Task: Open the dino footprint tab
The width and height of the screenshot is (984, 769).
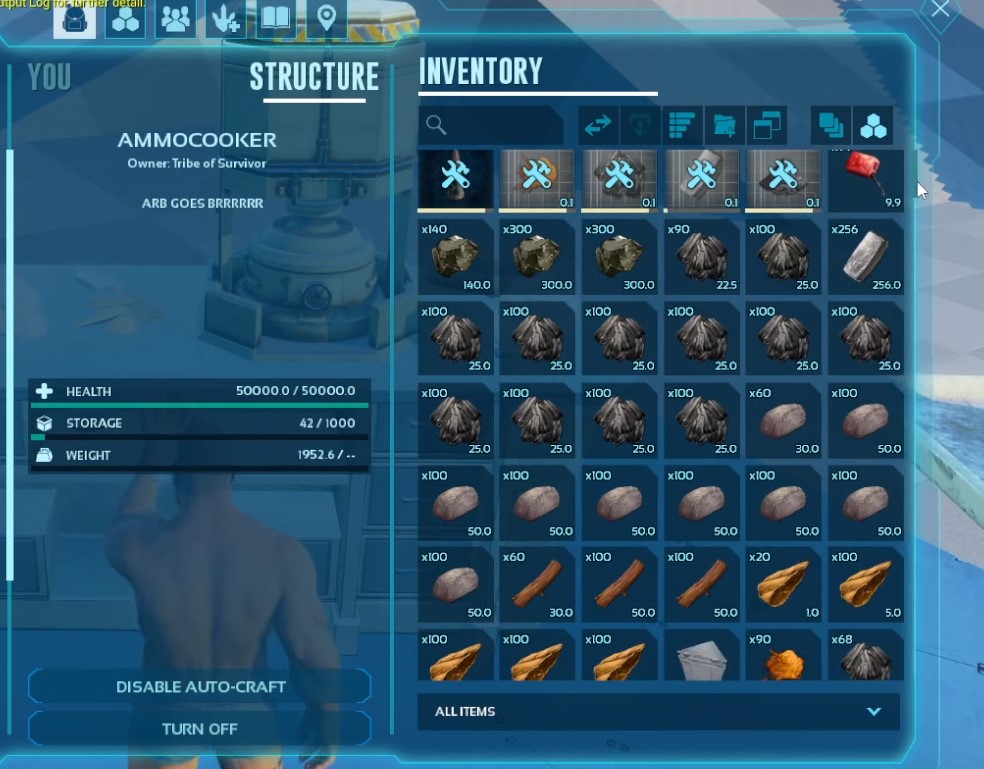Action: (x=226, y=20)
